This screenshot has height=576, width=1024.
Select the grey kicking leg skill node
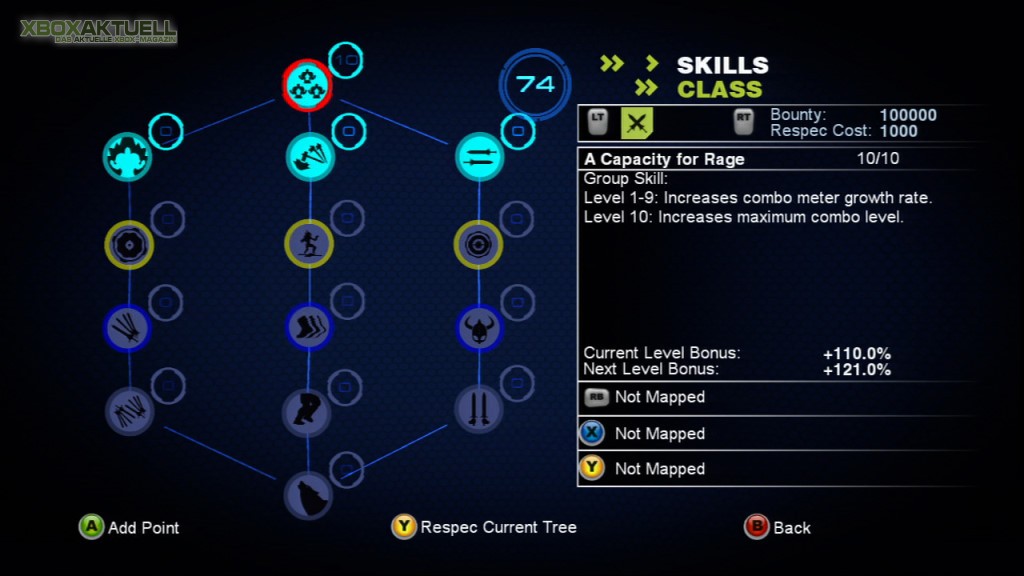[306, 412]
